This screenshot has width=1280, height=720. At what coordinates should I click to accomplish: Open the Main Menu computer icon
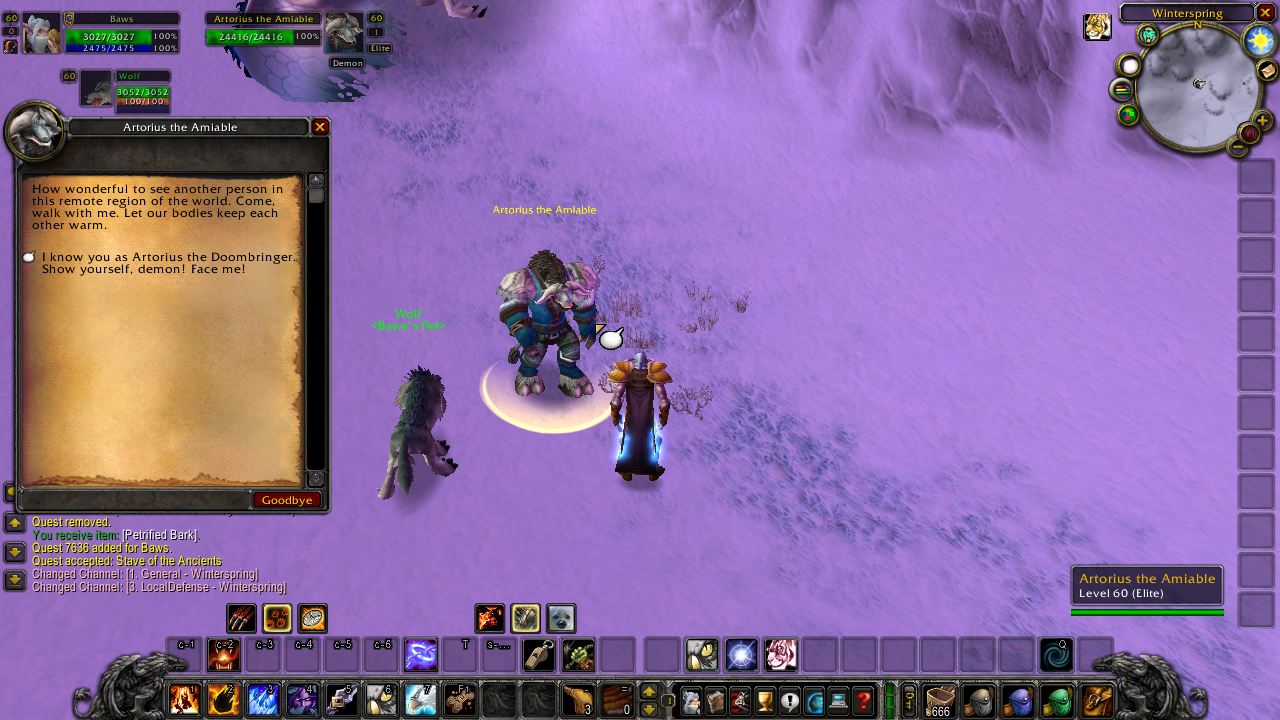click(x=840, y=700)
